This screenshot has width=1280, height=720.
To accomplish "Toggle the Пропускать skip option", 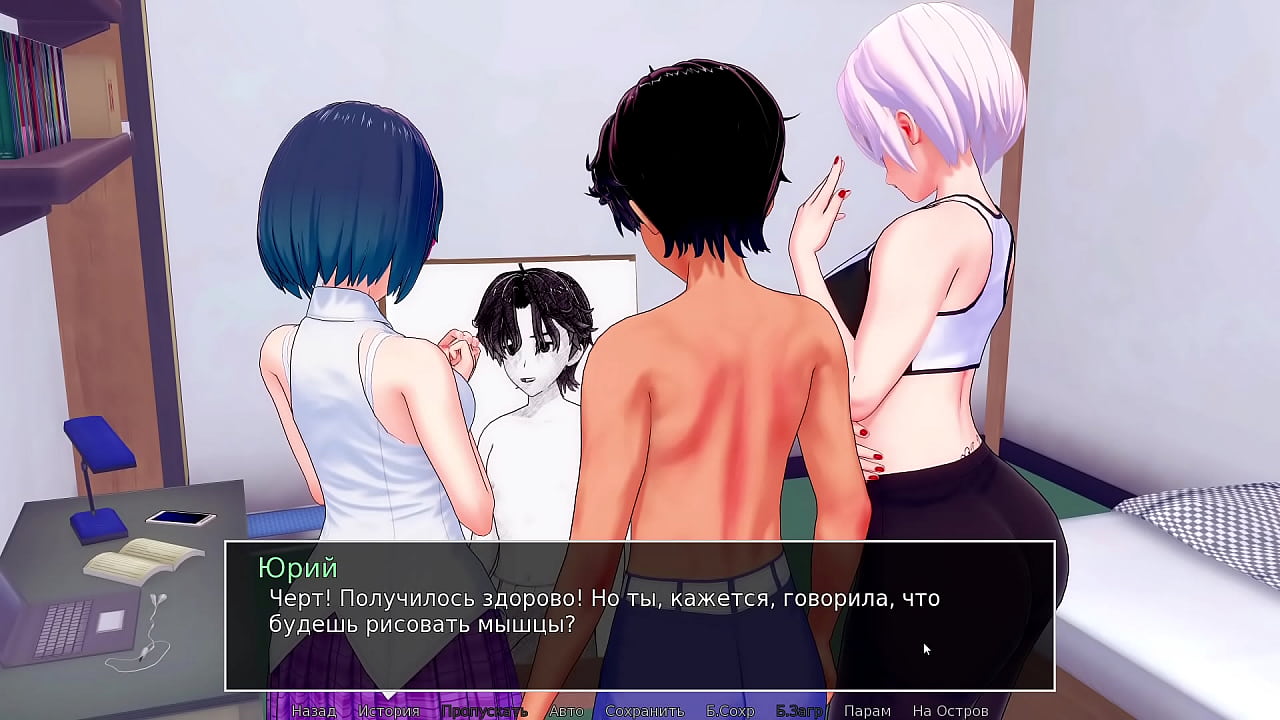I will [x=484, y=711].
